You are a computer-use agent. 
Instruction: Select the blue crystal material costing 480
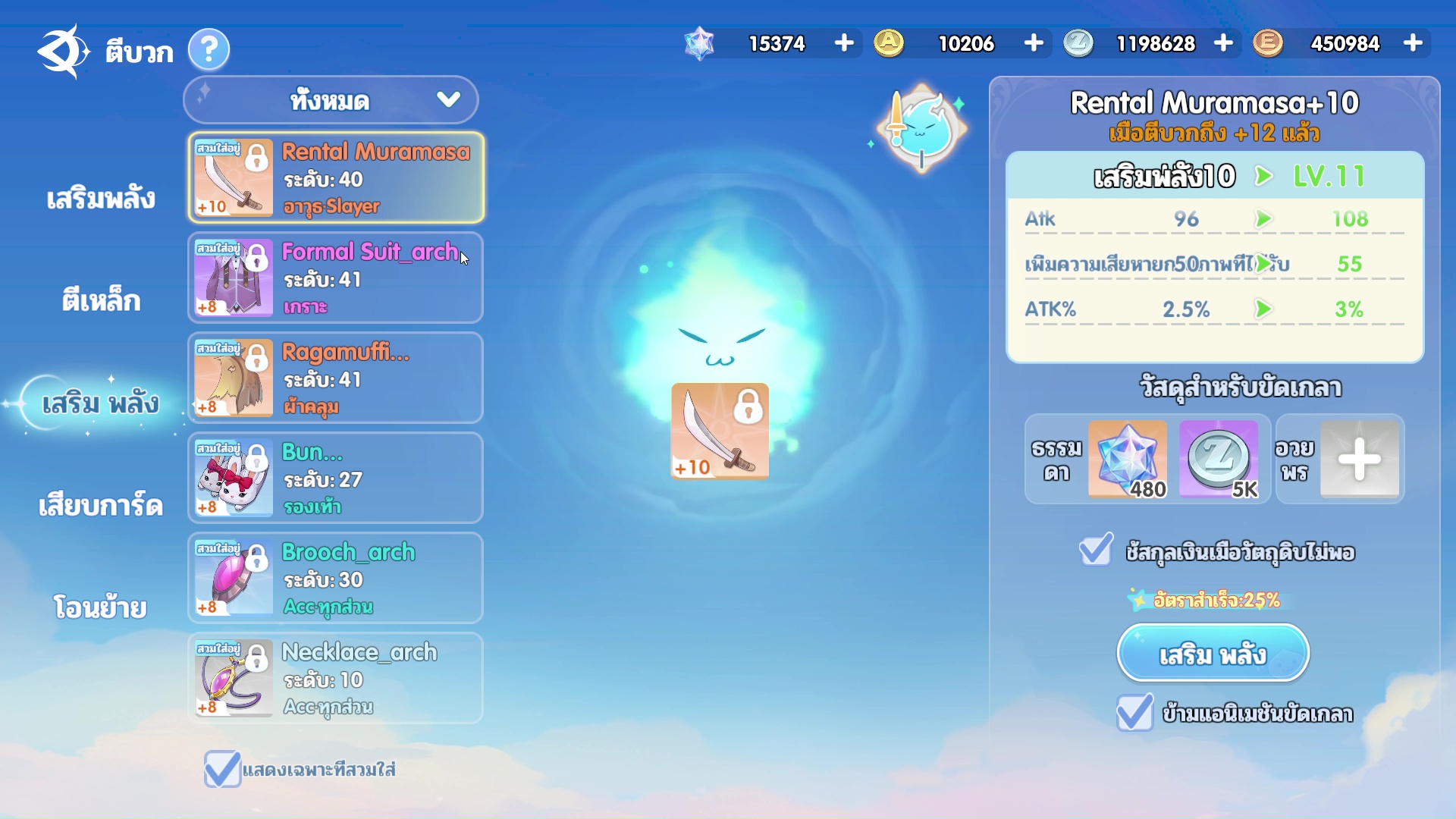pos(1128,460)
